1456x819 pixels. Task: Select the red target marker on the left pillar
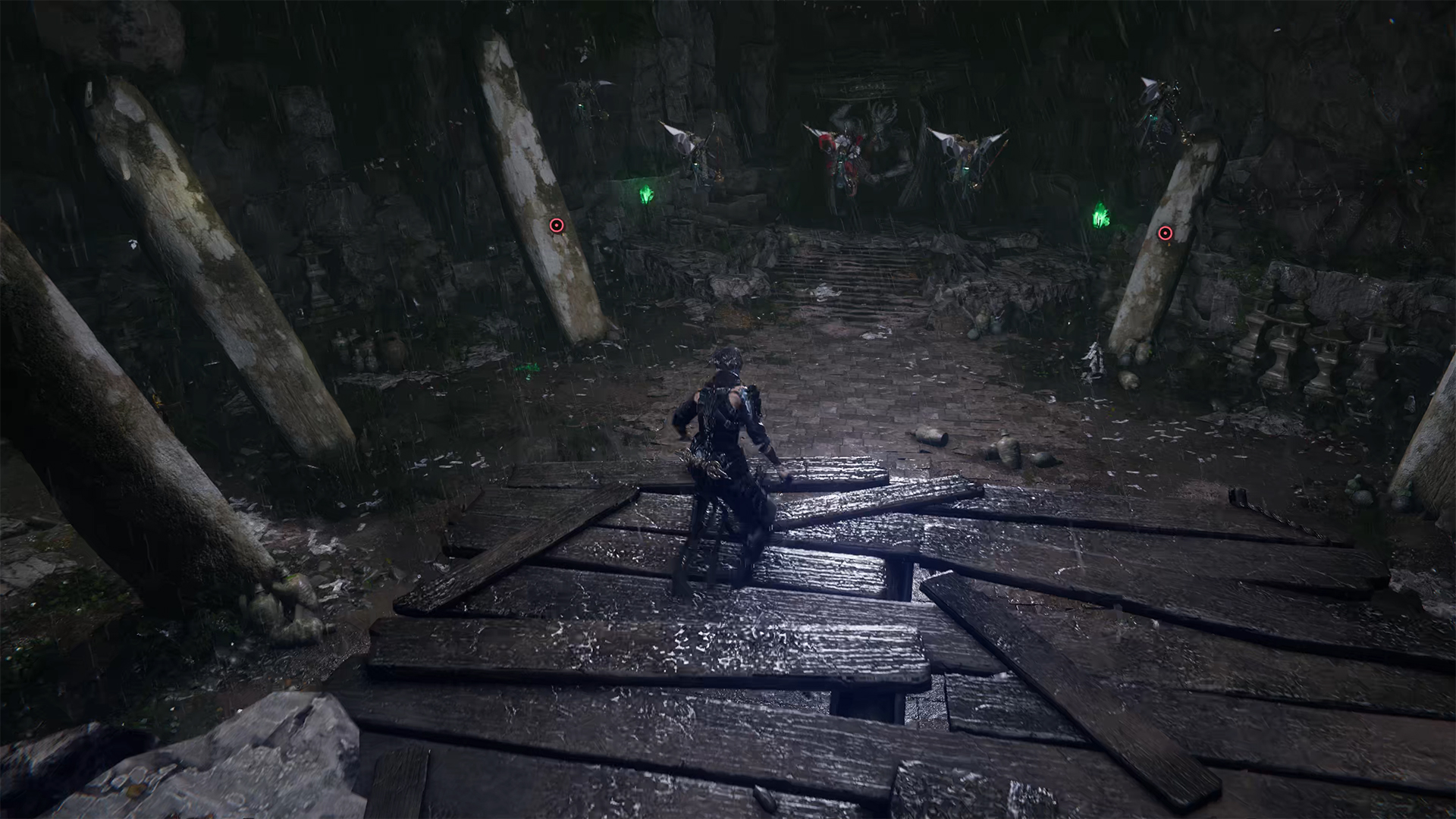click(556, 225)
